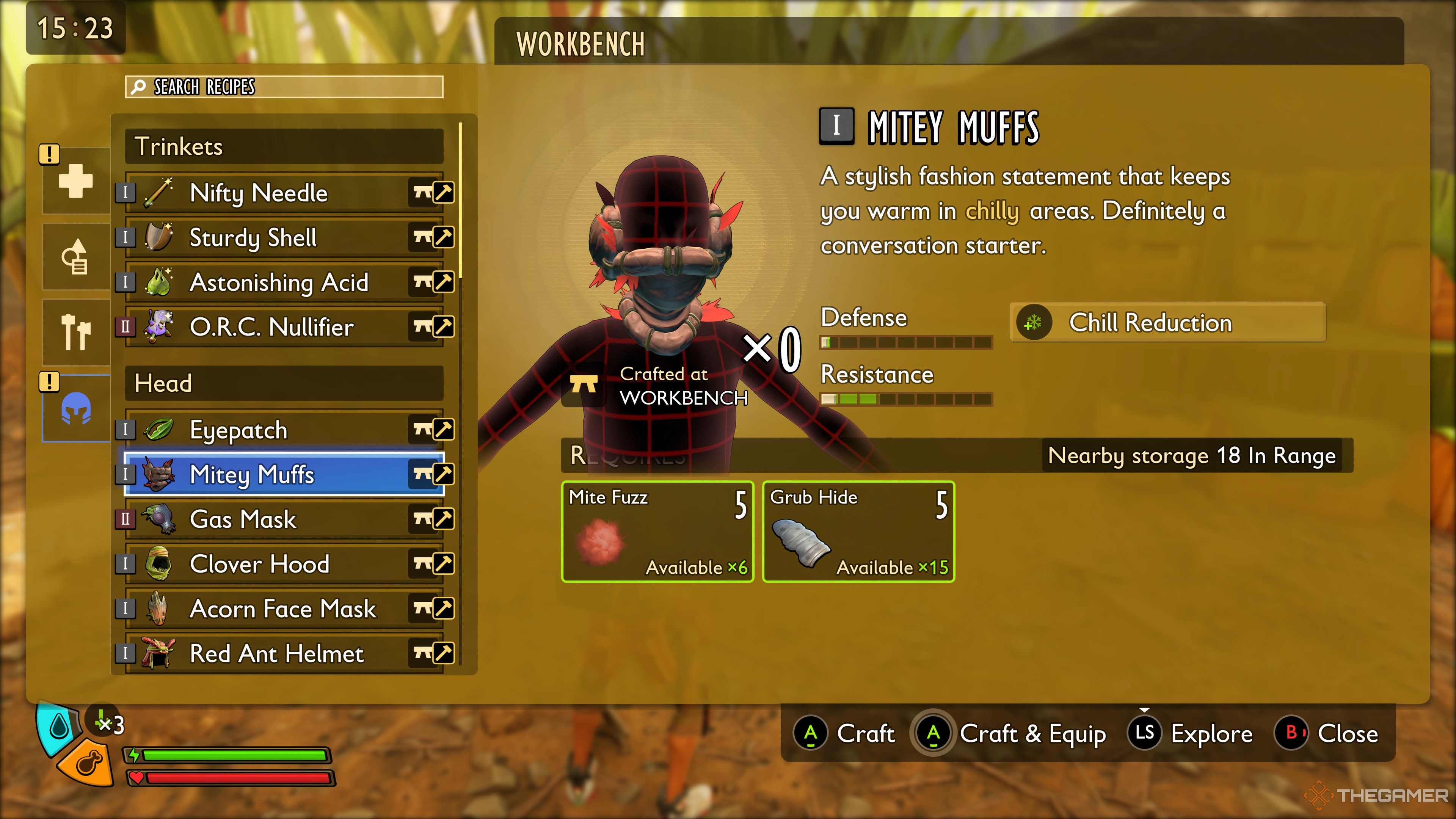The image size is (1456, 819).
Task: Click the Chill Reduction perk badge
Action: pyautogui.click(x=1167, y=323)
